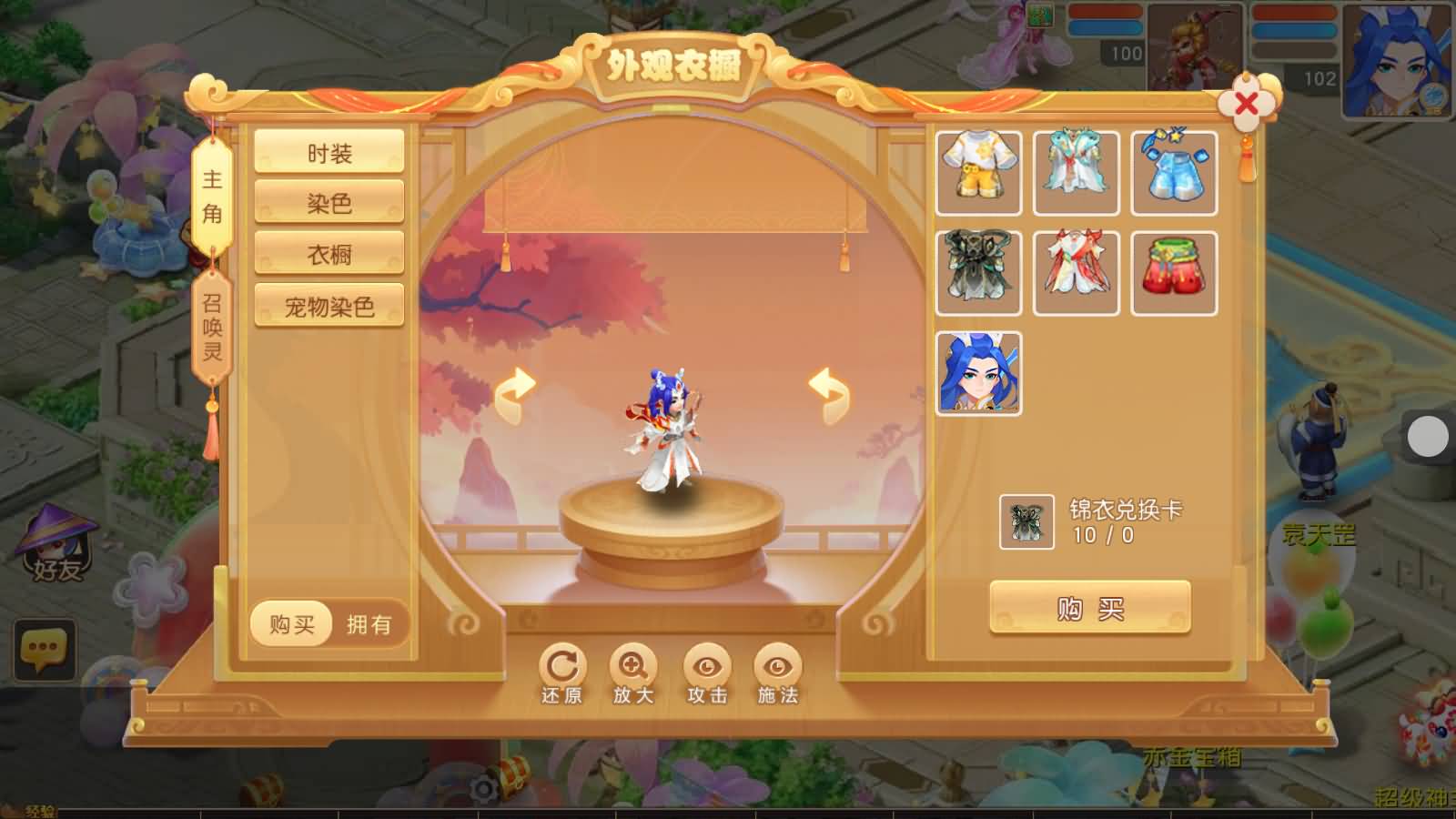Click the 放大 magnify icon

635,667
